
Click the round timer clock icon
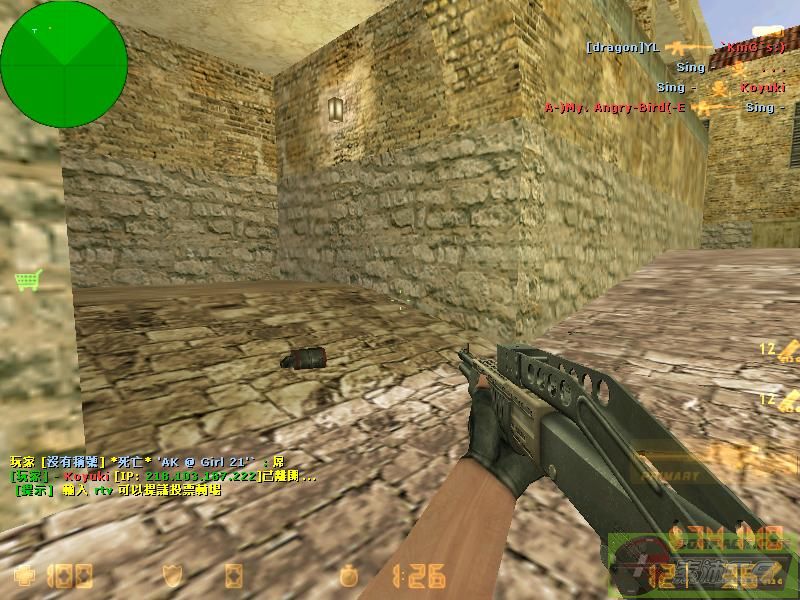(x=348, y=576)
